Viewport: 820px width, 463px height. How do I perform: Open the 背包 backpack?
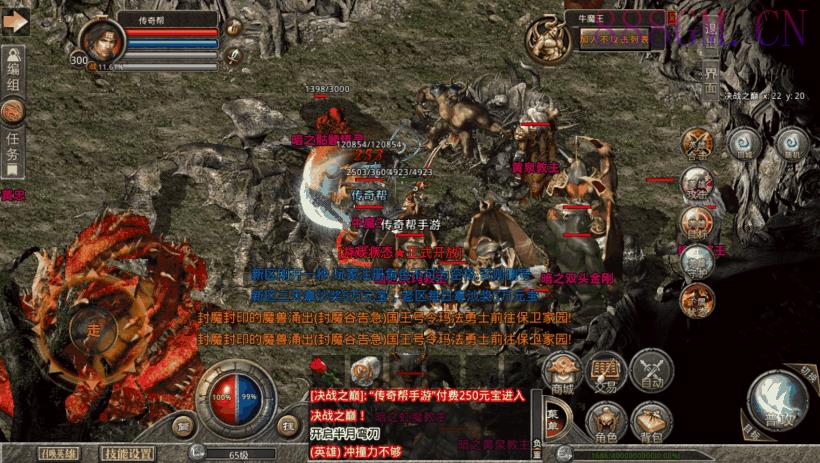[x=652, y=422]
